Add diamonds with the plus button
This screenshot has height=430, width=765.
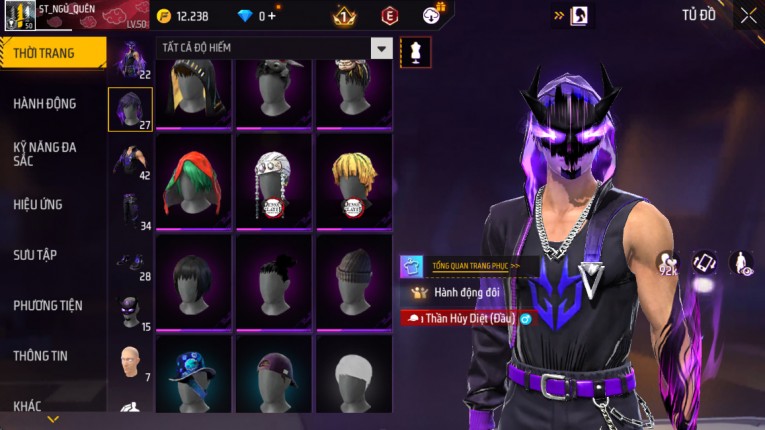coord(272,16)
